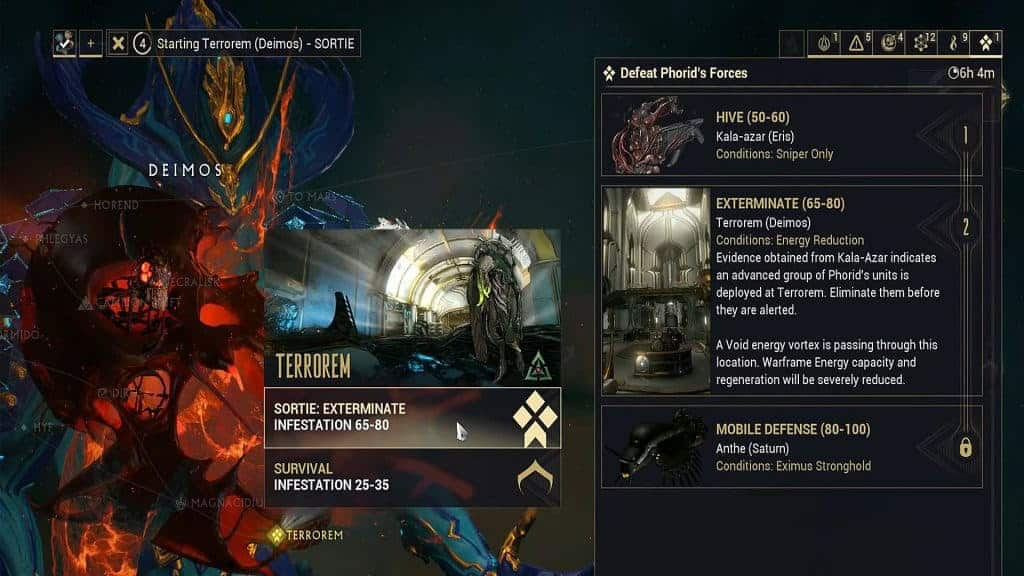Viewport: 1024px width, 576px height.
Task: Click the squad member checkmark icon
Action: (65, 44)
